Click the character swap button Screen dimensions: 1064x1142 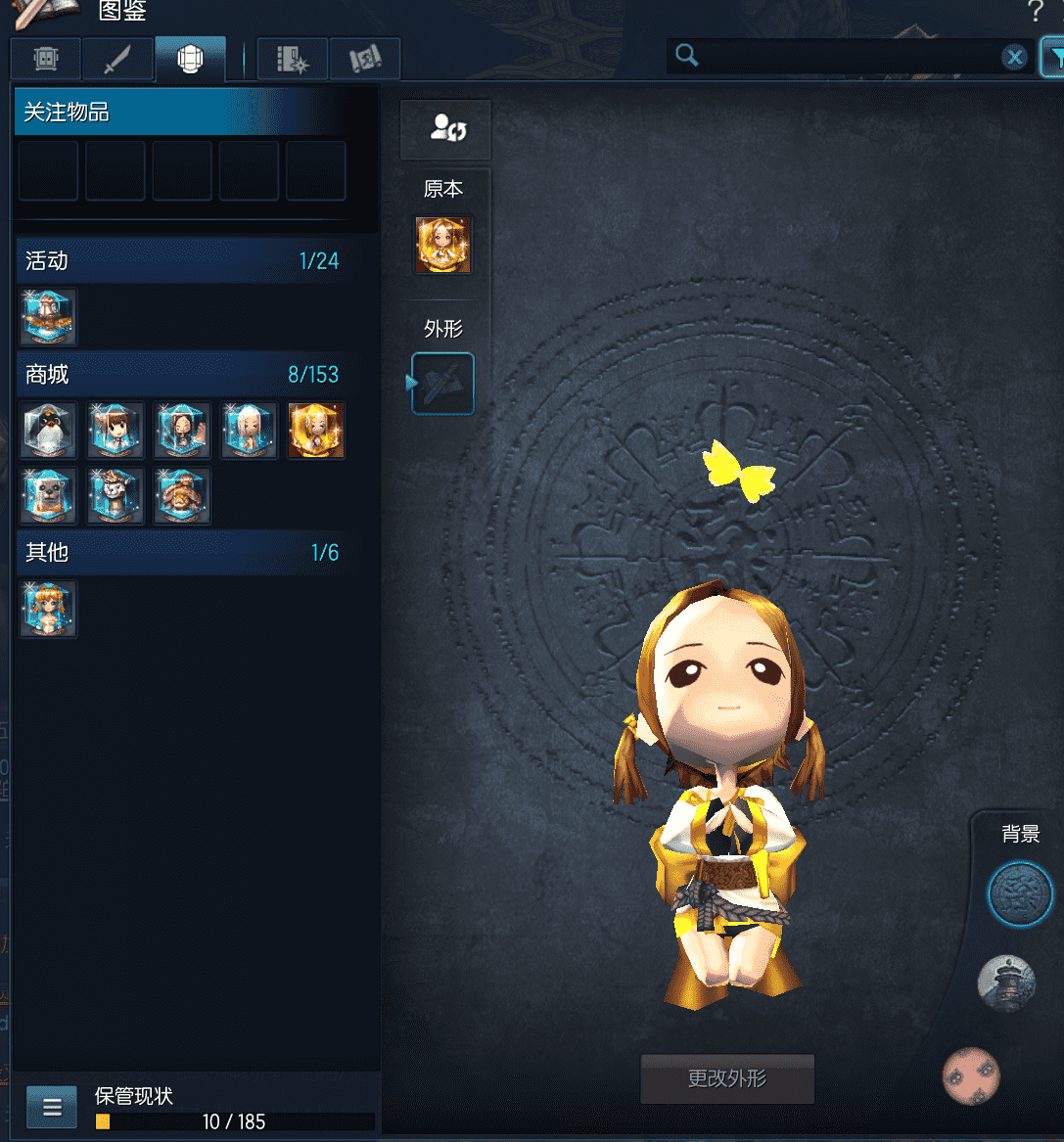(446, 128)
